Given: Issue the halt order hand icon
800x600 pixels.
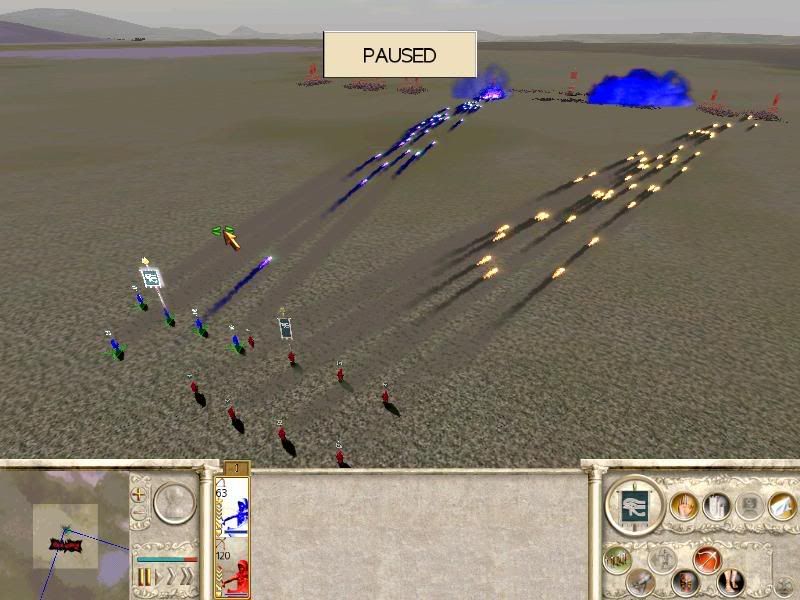Looking at the screenshot, I should click(x=685, y=506).
